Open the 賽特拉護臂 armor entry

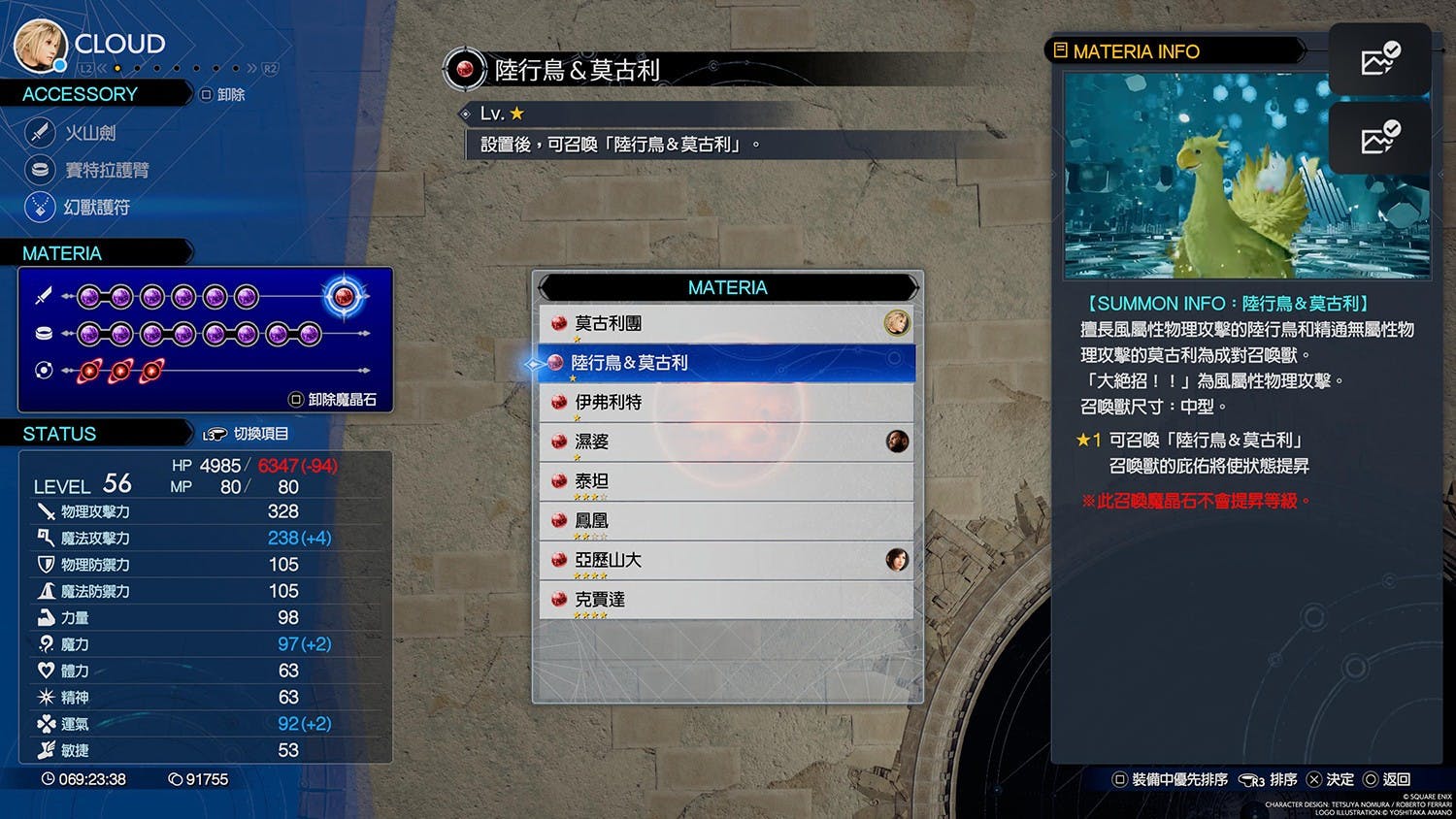105,170
